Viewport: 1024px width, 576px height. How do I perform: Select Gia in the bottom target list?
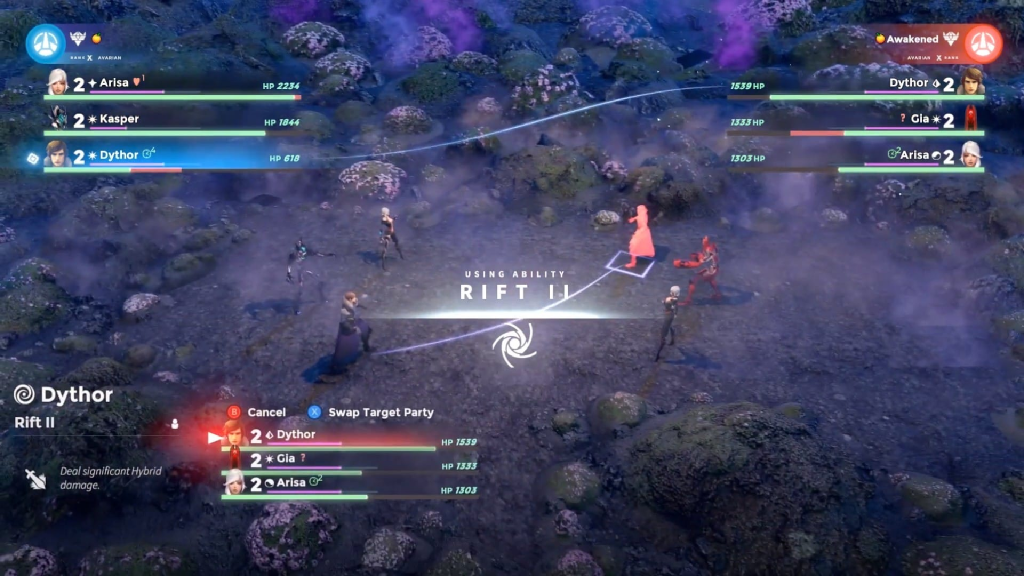(x=330, y=460)
